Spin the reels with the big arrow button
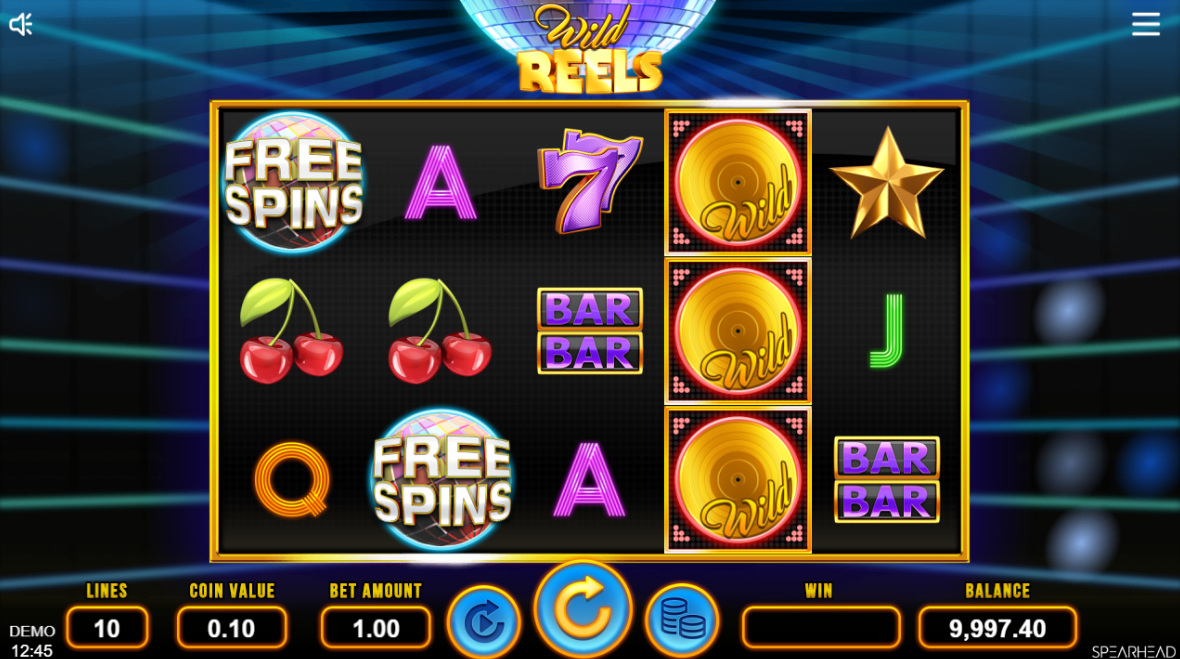 click(x=582, y=609)
